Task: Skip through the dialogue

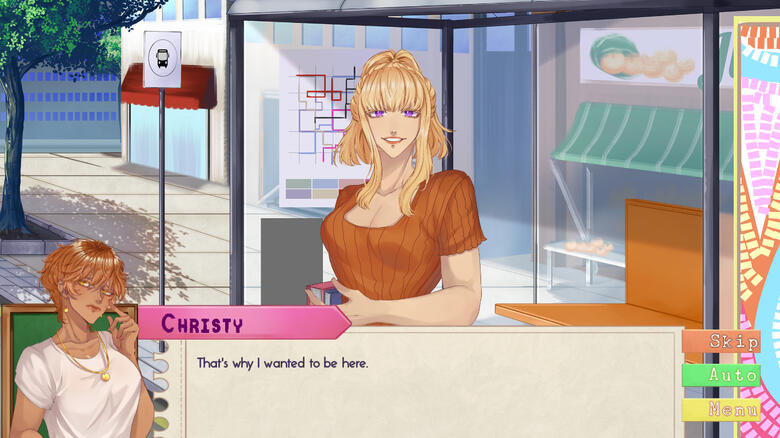Action: tap(720, 342)
